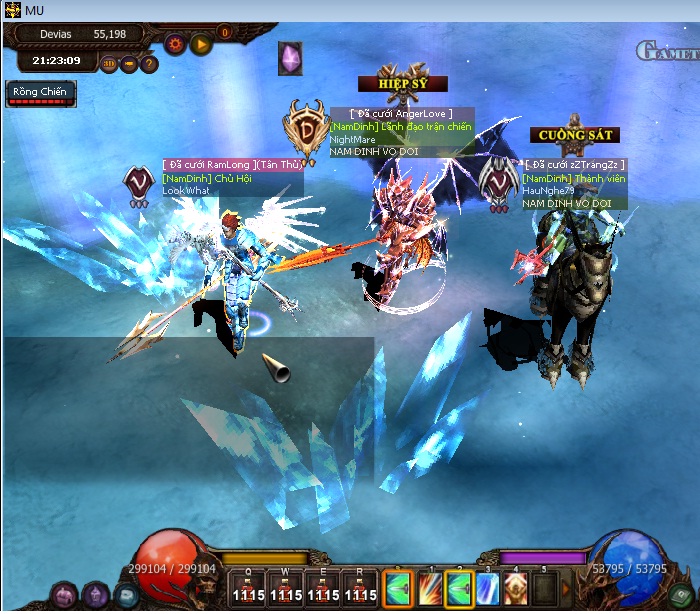Open help with the question mark button

(149, 64)
